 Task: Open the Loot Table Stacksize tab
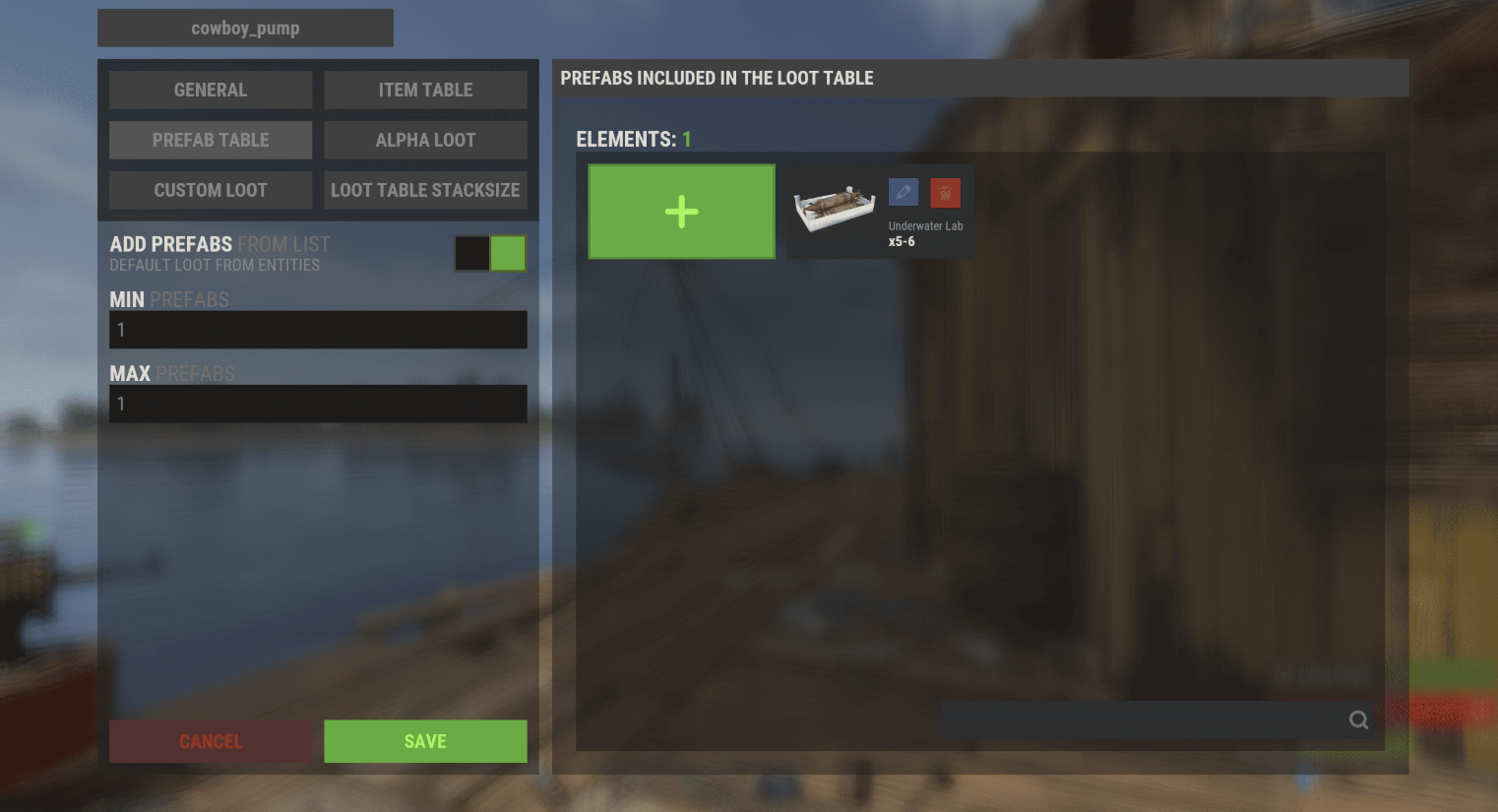(x=425, y=190)
